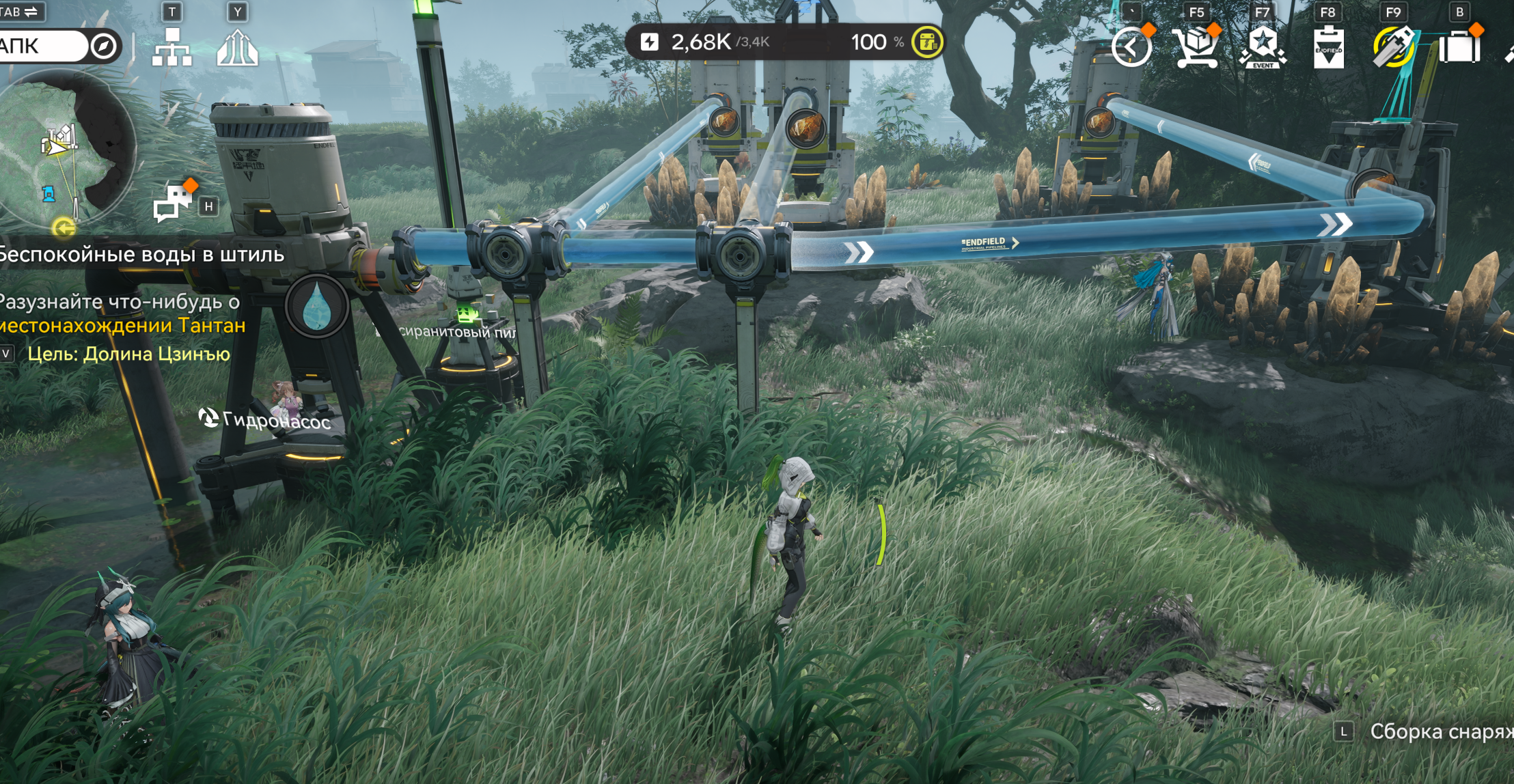The height and width of the screenshot is (784, 1514).
Task: Open the hierarchy tree diagram icon
Action: 171,48
